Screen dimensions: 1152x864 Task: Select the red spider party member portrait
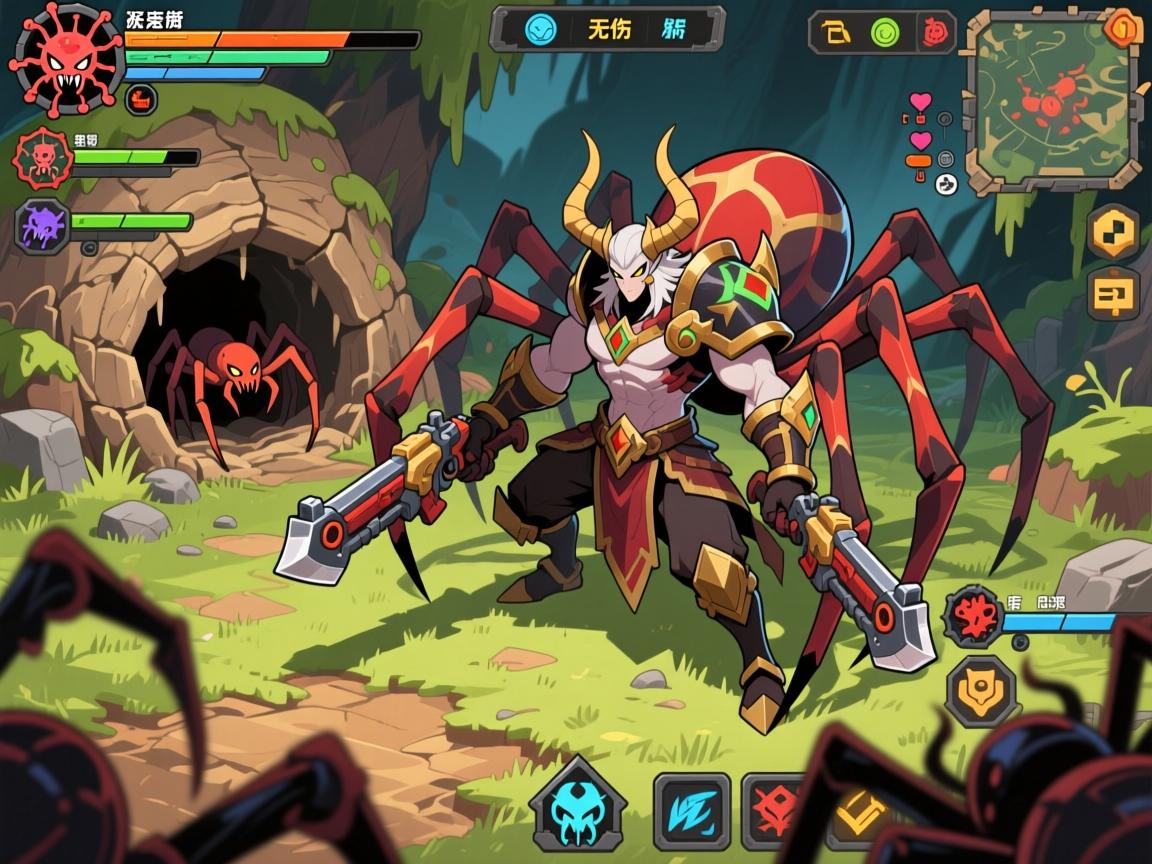[x=43, y=157]
